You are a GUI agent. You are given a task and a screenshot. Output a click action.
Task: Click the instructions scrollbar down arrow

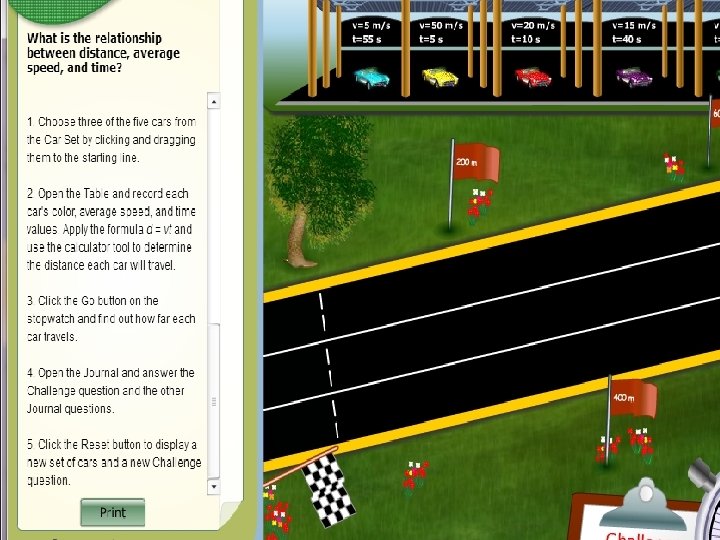pyautogui.click(x=213, y=487)
